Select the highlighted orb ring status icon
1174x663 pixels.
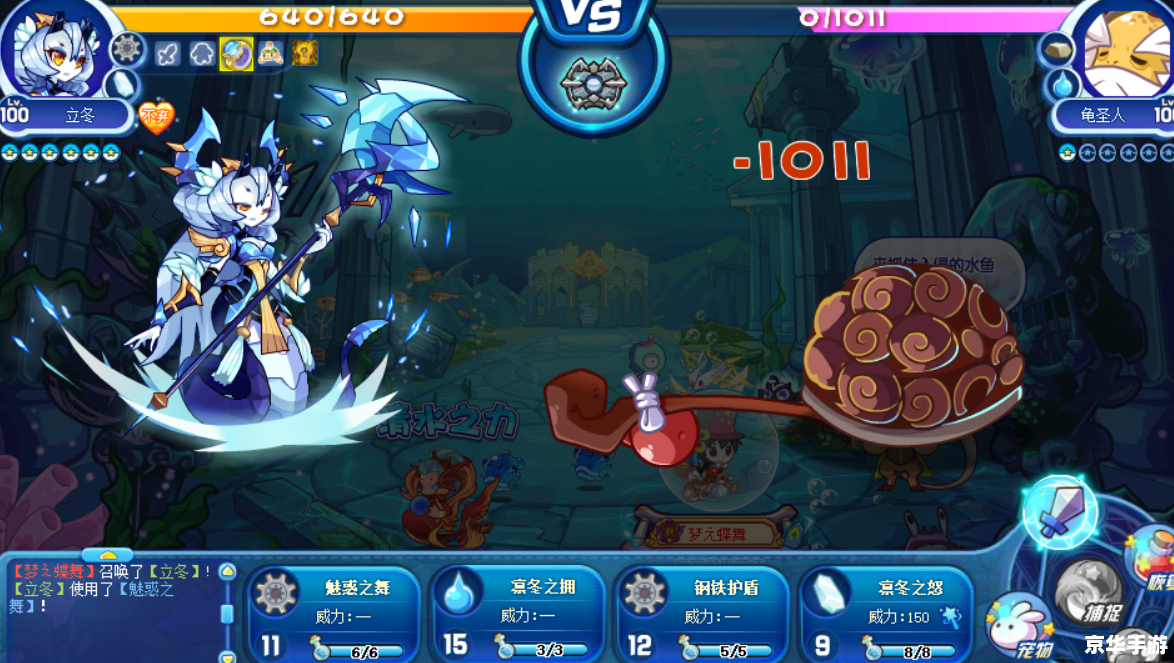(236, 54)
